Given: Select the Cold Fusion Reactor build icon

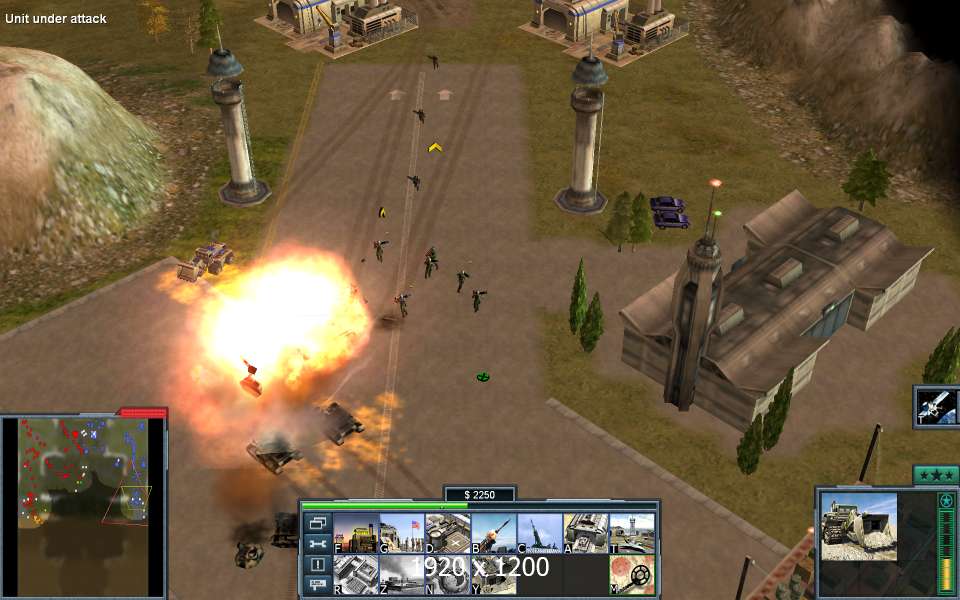Looking at the screenshot, I should pos(355,532).
